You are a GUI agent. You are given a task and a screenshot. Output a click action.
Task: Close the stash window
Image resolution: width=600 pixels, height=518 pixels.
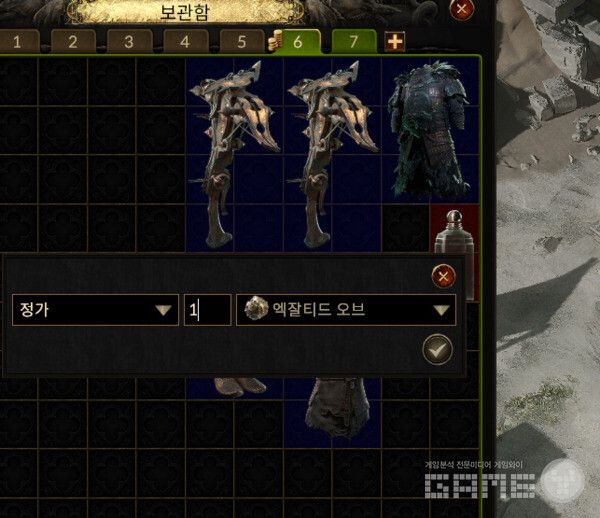(x=461, y=9)
